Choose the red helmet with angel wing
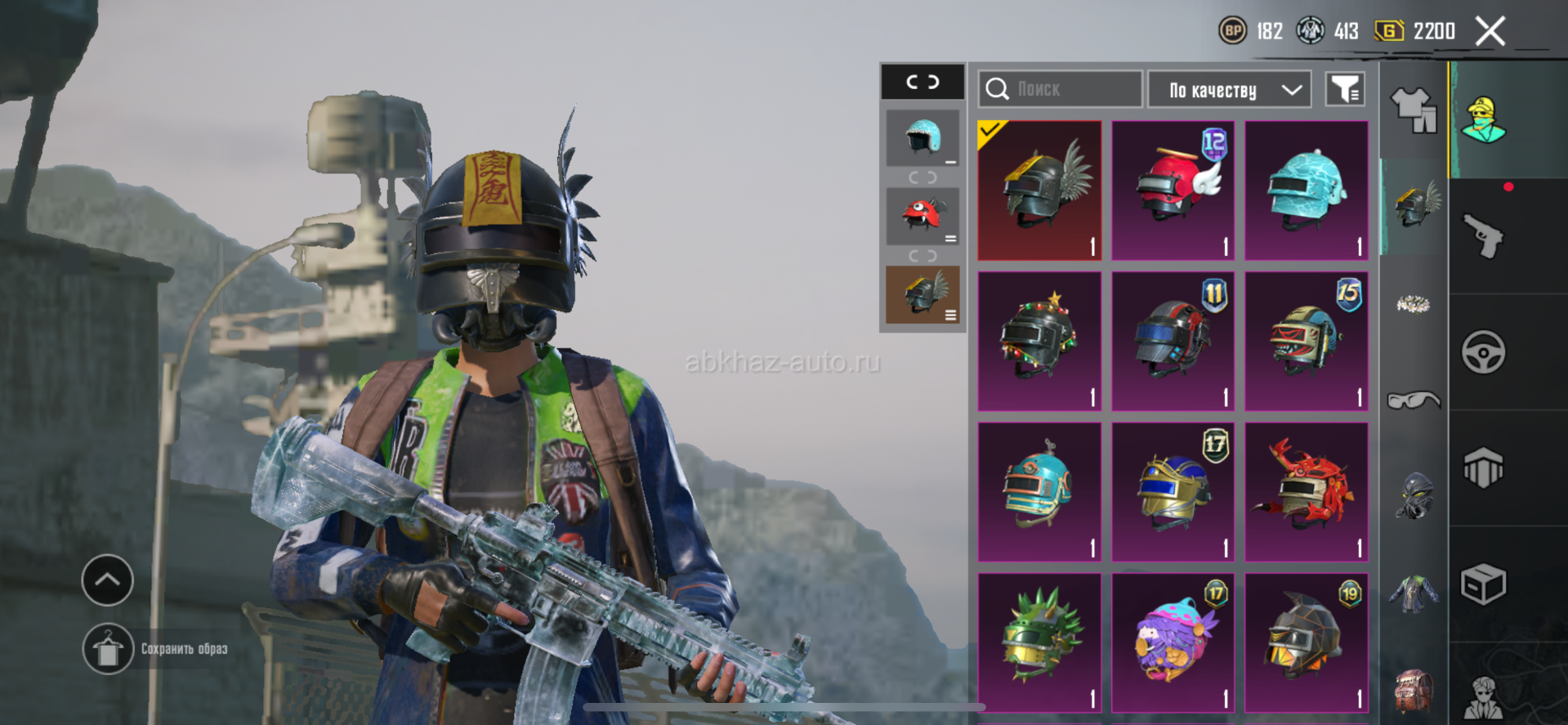Viewport: 1568px width, 725px height. tap(1173, 190)
